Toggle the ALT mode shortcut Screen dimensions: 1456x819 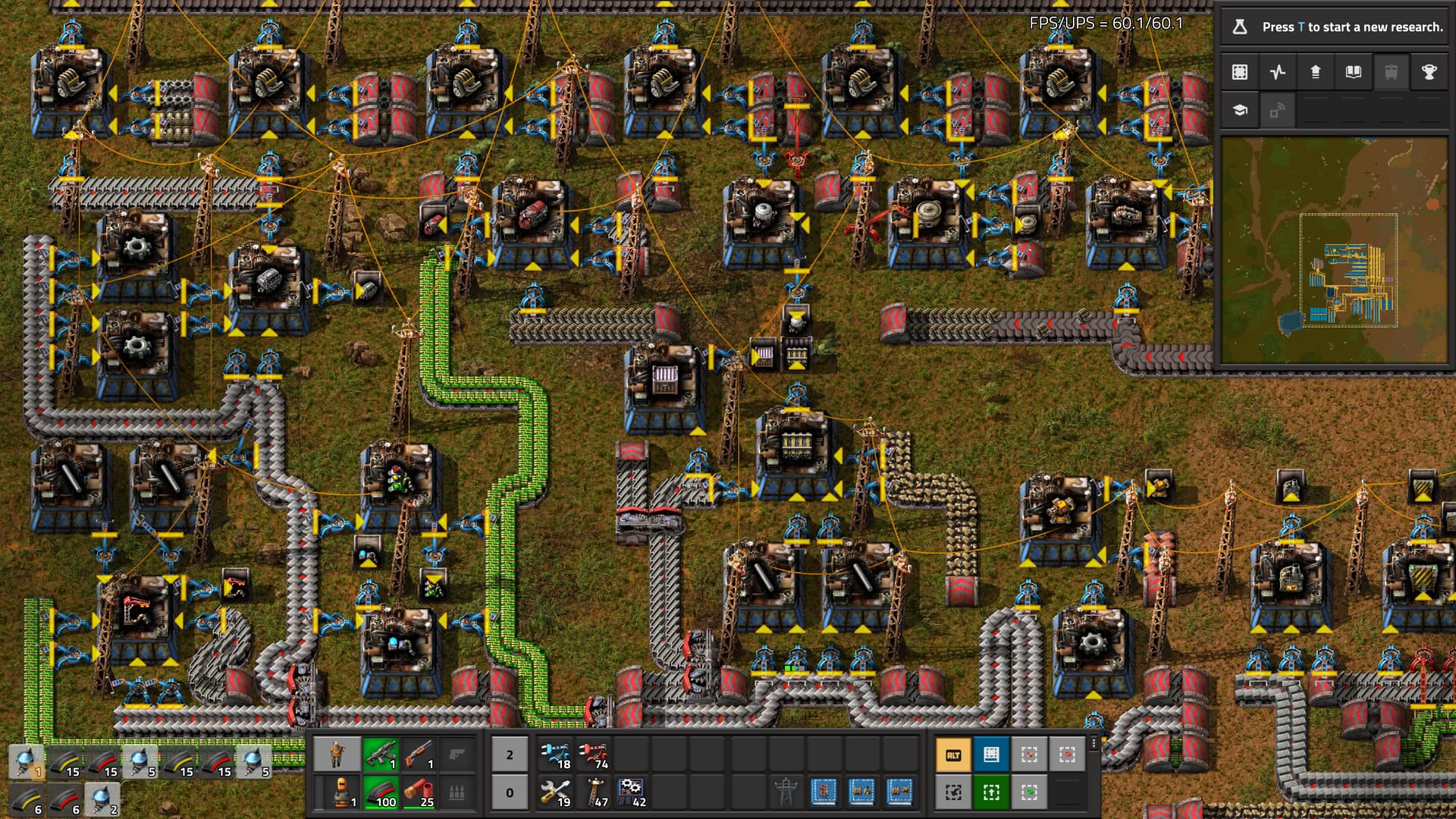click(x=953, y=755)
